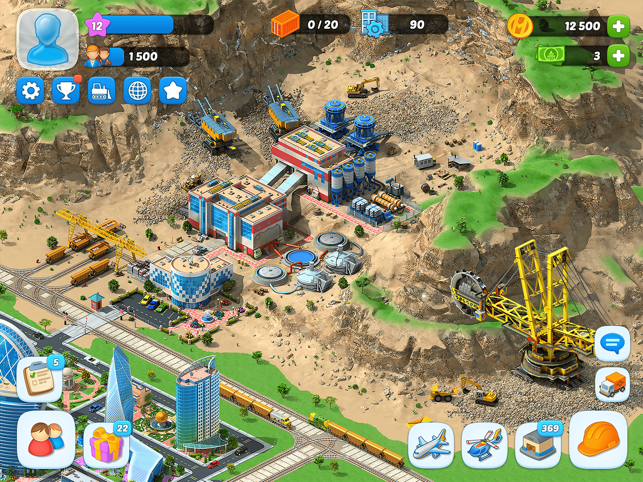Open the orange hard hat build menu
Viewport: 643px width, 482px height.
pos(597,440)
